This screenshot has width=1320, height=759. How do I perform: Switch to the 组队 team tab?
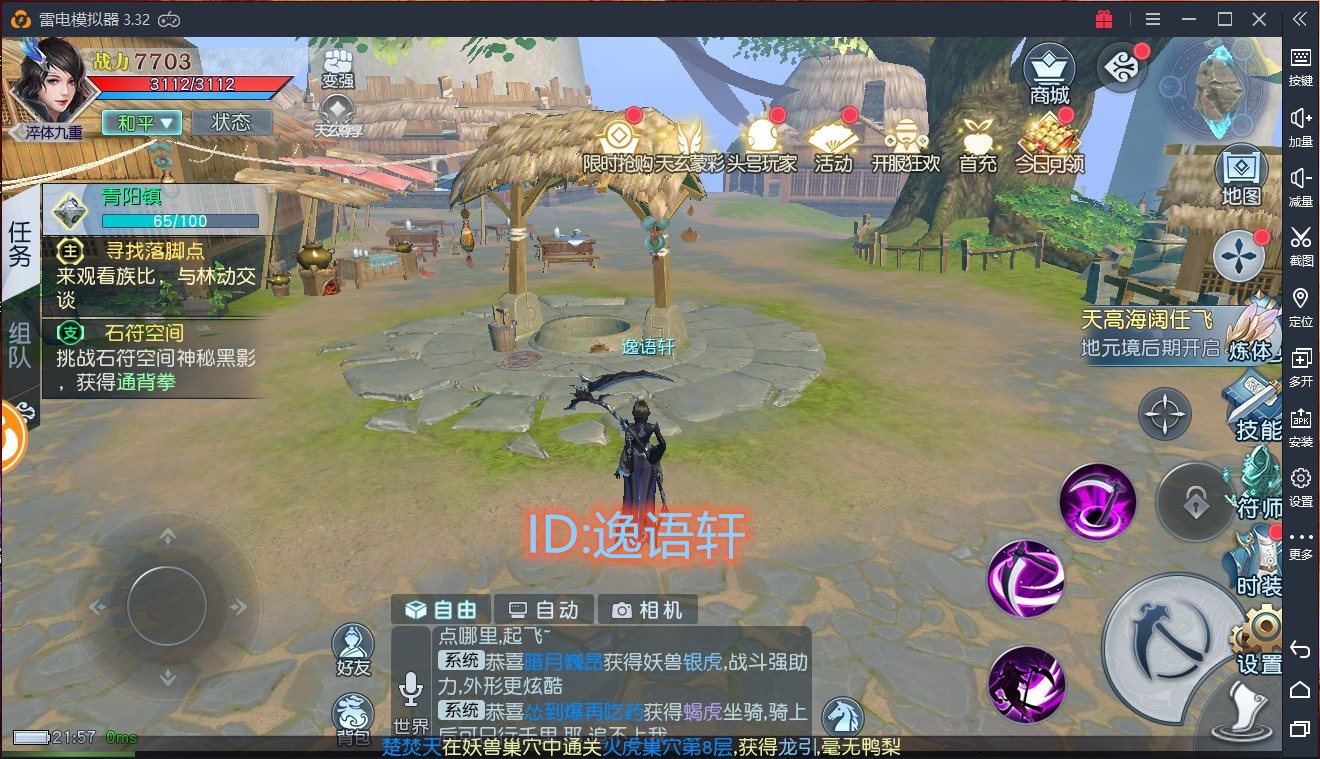click(20, 345)
